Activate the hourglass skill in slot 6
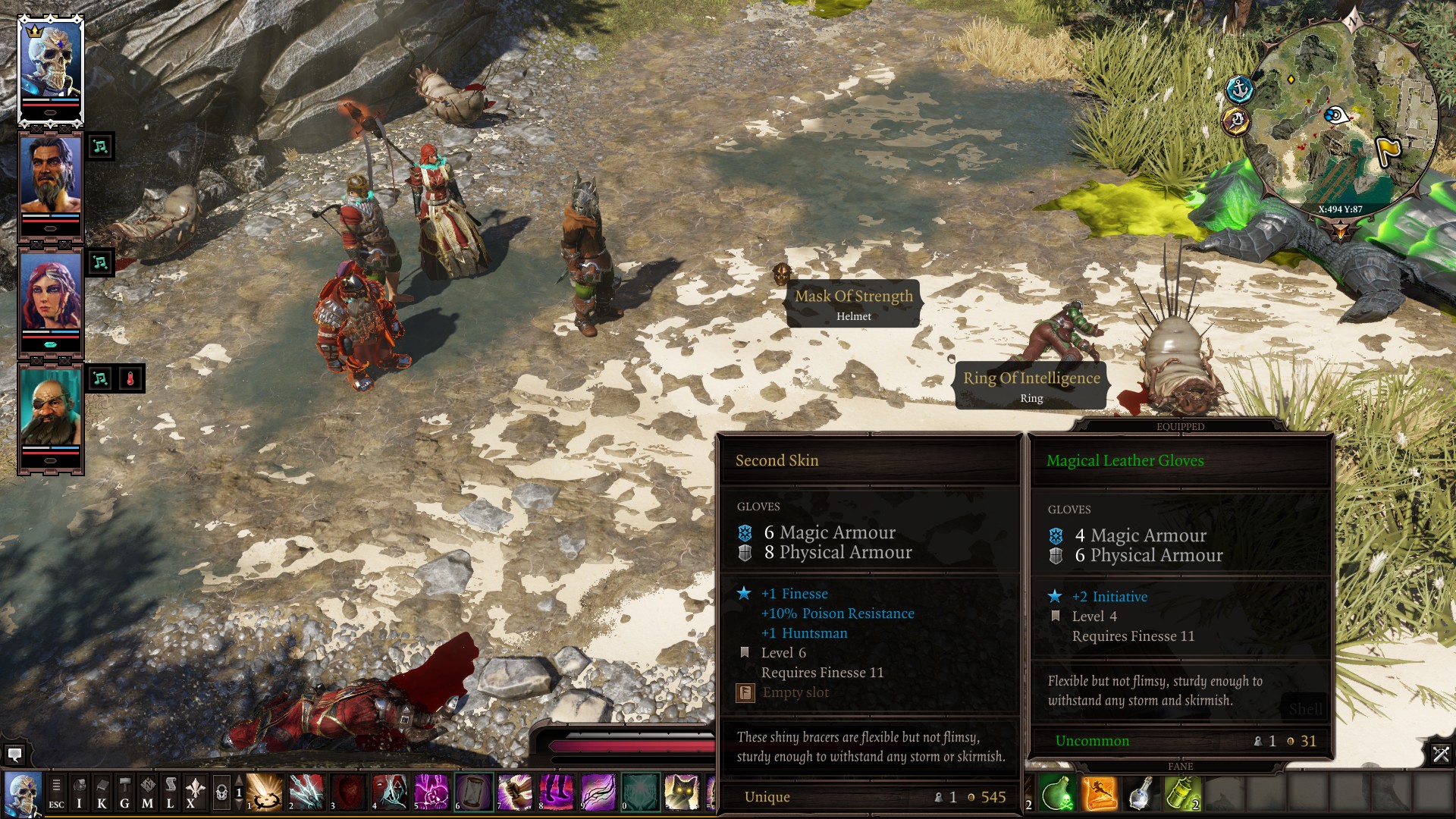1456x819 pixels. tap(473, 792)
